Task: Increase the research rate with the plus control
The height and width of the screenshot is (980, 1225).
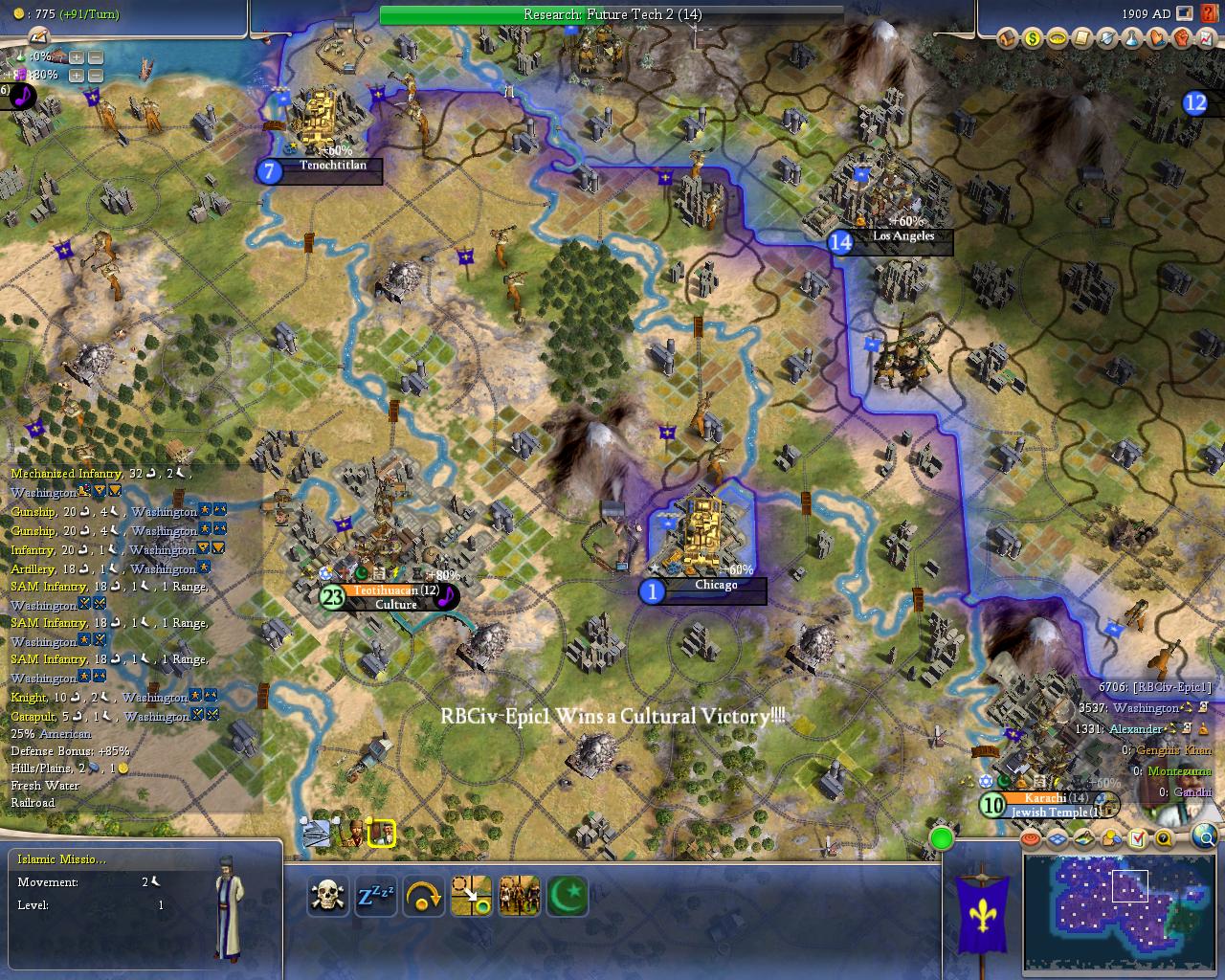Action: tap(77, 58)
